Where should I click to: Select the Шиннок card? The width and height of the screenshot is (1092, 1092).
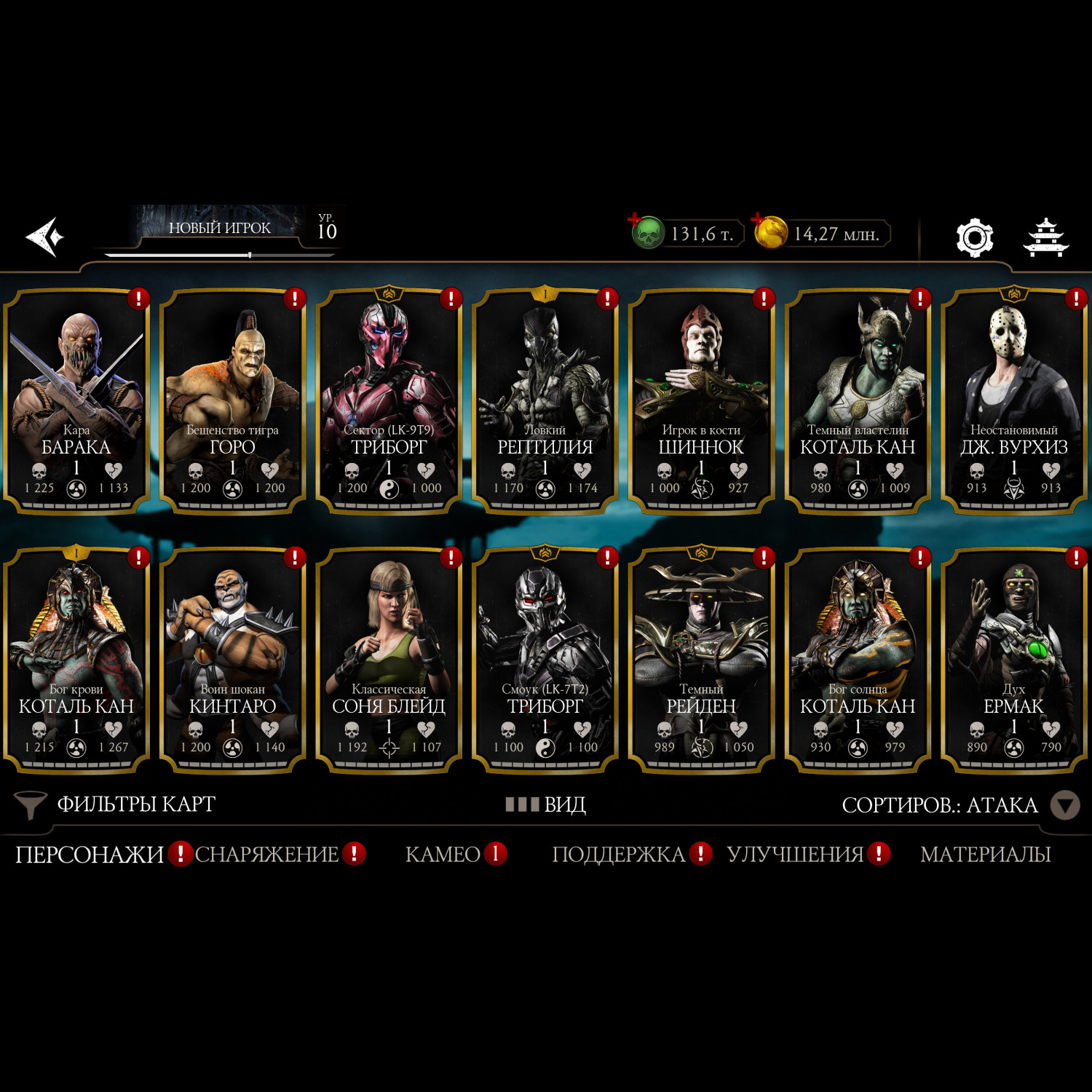tap(701, 400)
